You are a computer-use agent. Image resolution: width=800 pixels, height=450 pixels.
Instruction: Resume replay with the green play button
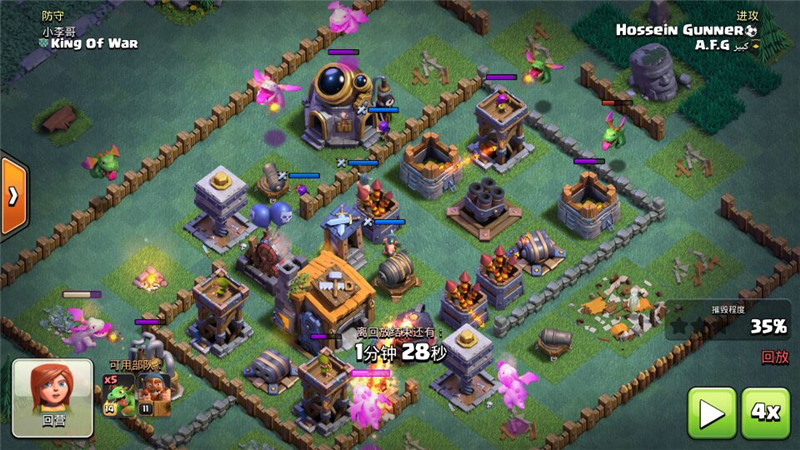712,412
